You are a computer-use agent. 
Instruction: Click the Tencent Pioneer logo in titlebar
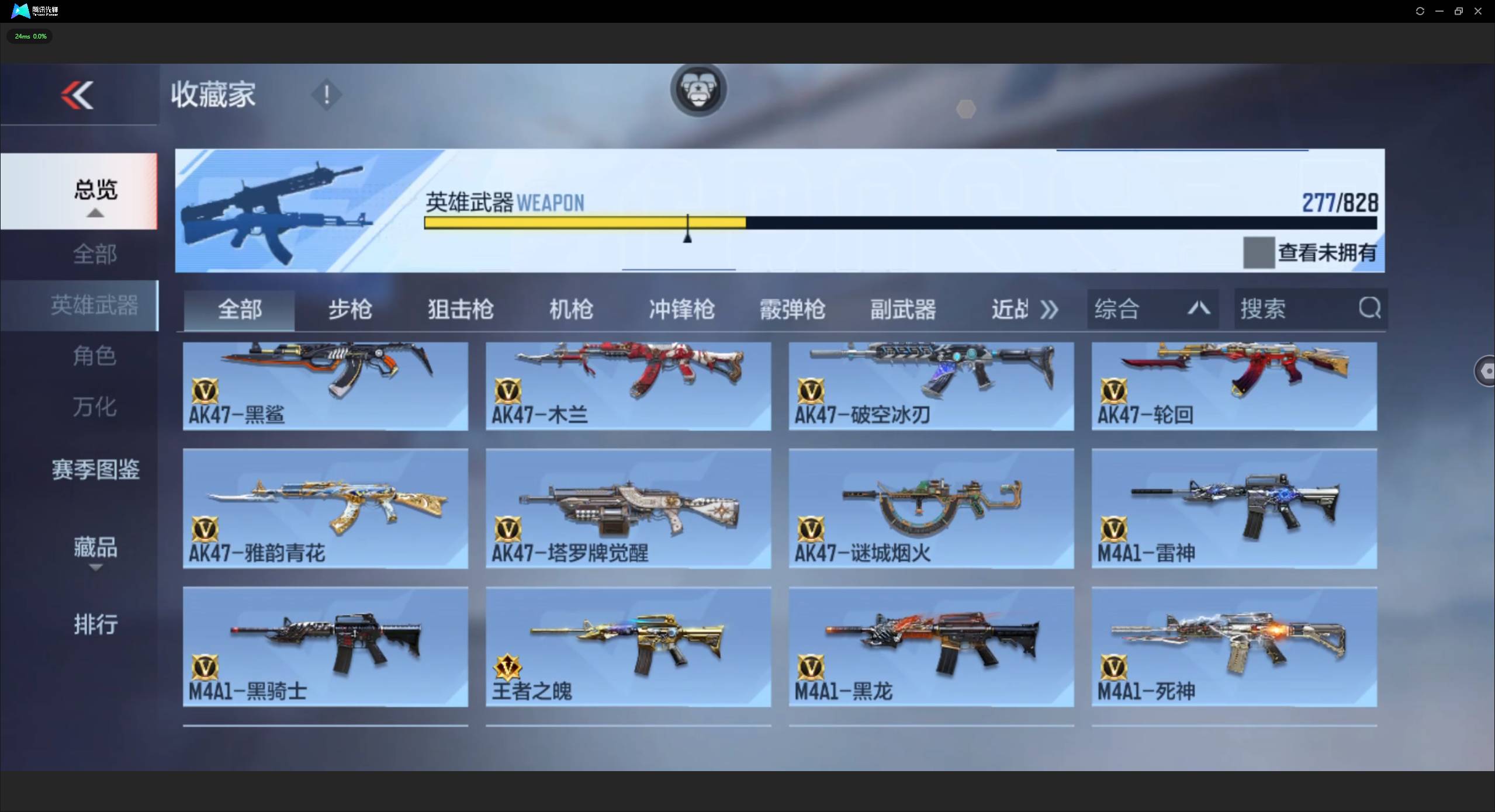click(19, 11)
